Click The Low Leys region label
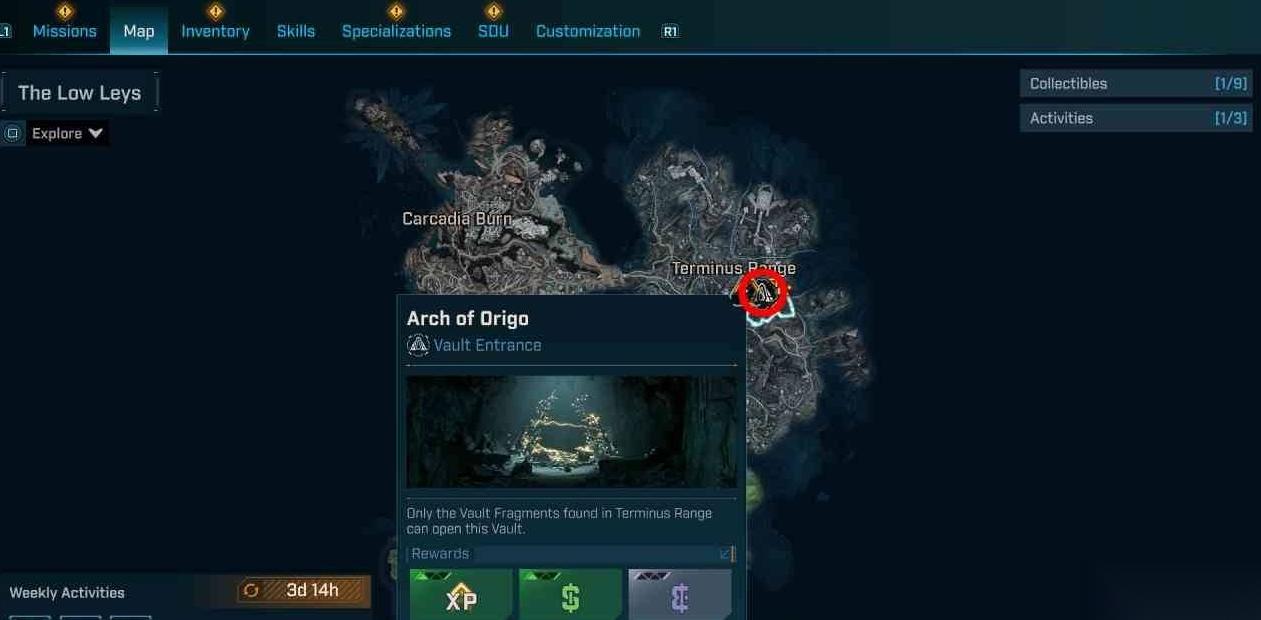 tap(80, 93)
